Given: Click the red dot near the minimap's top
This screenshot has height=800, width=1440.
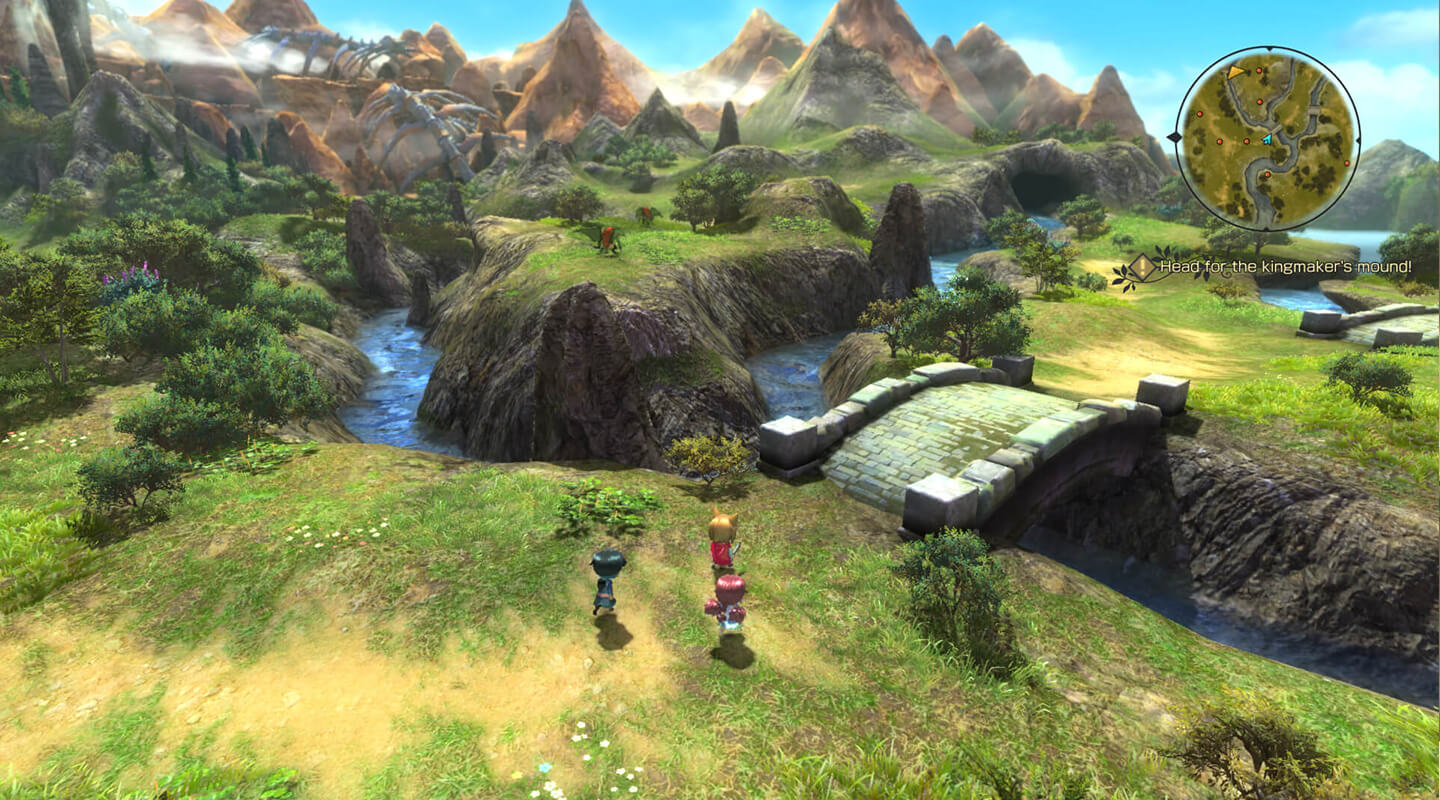Looking at the screenshot, I should 1259,71.
